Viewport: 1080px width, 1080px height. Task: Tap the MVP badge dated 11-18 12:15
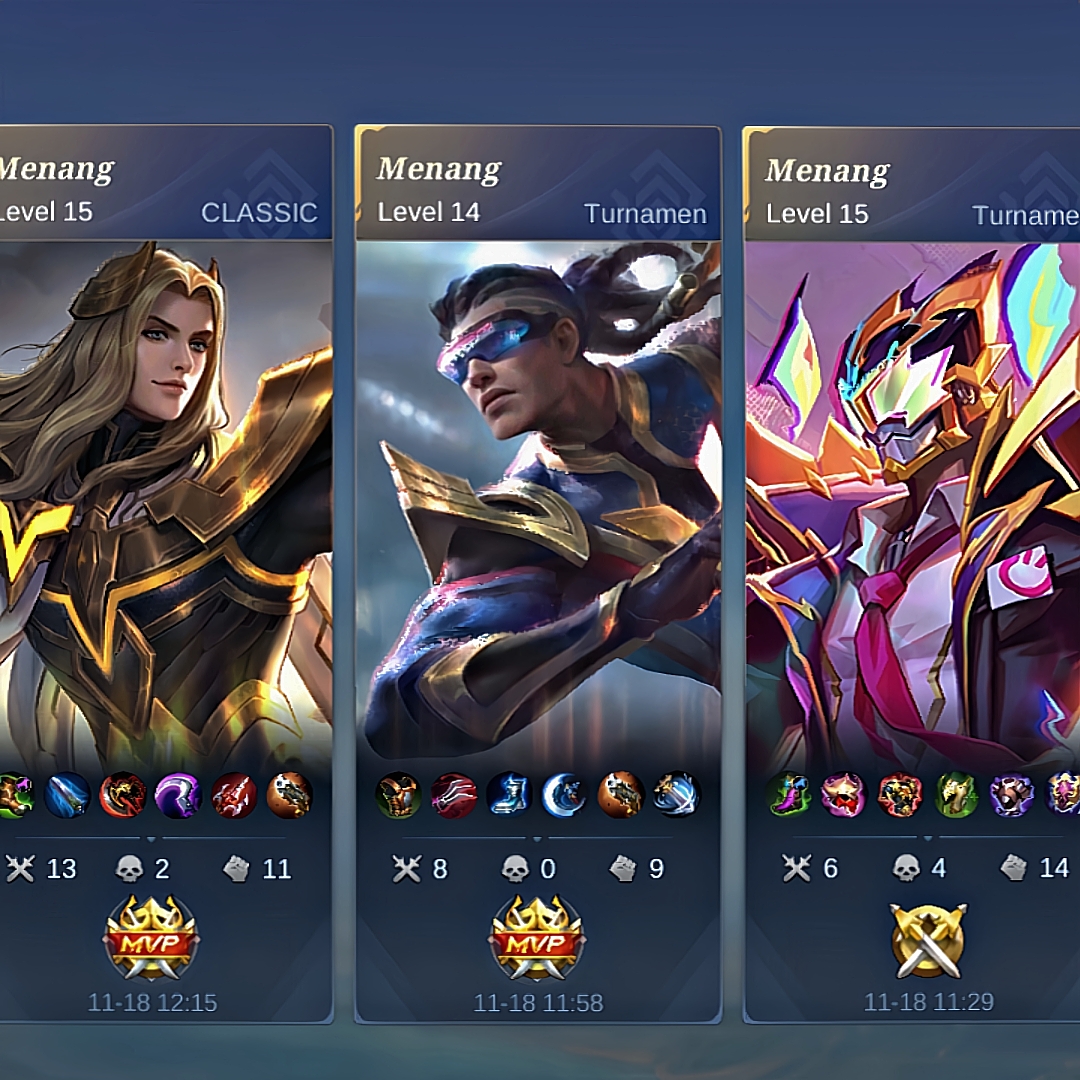pos(152,937)
